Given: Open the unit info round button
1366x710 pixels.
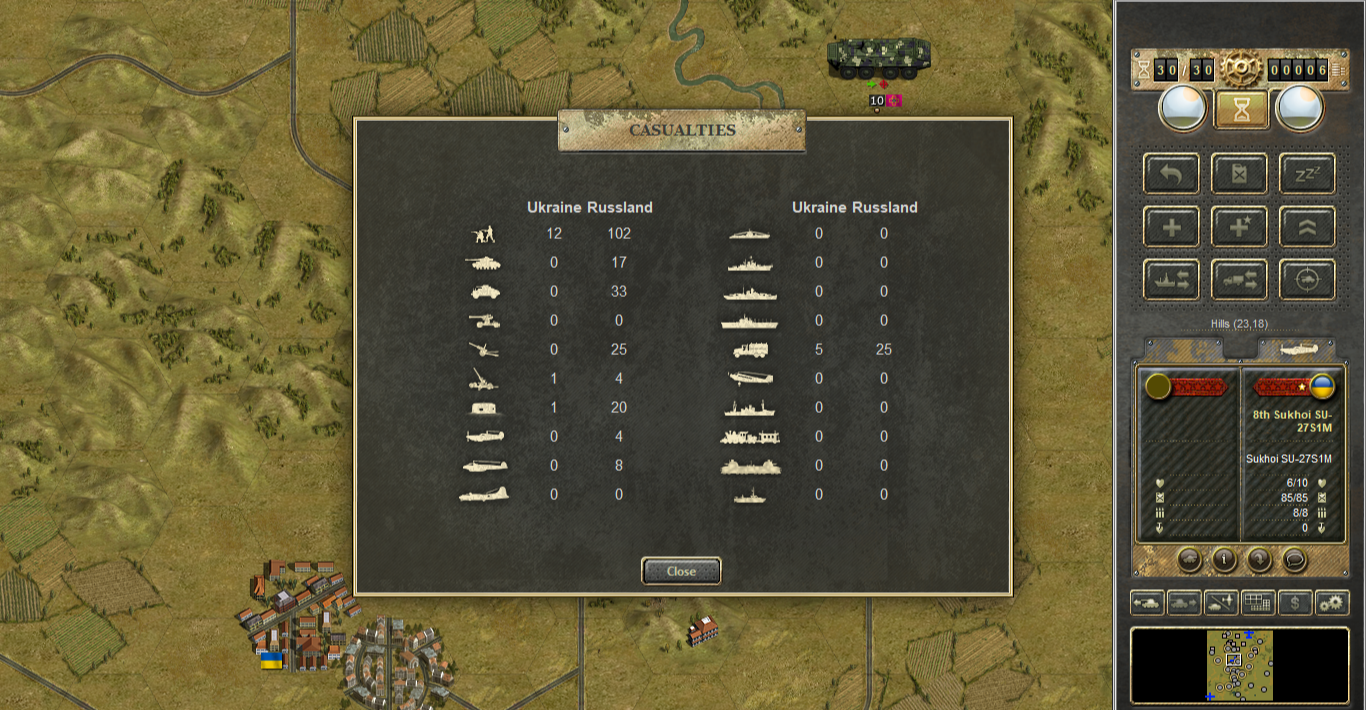Looking at the screenshot, I should tap(1224, 559).
